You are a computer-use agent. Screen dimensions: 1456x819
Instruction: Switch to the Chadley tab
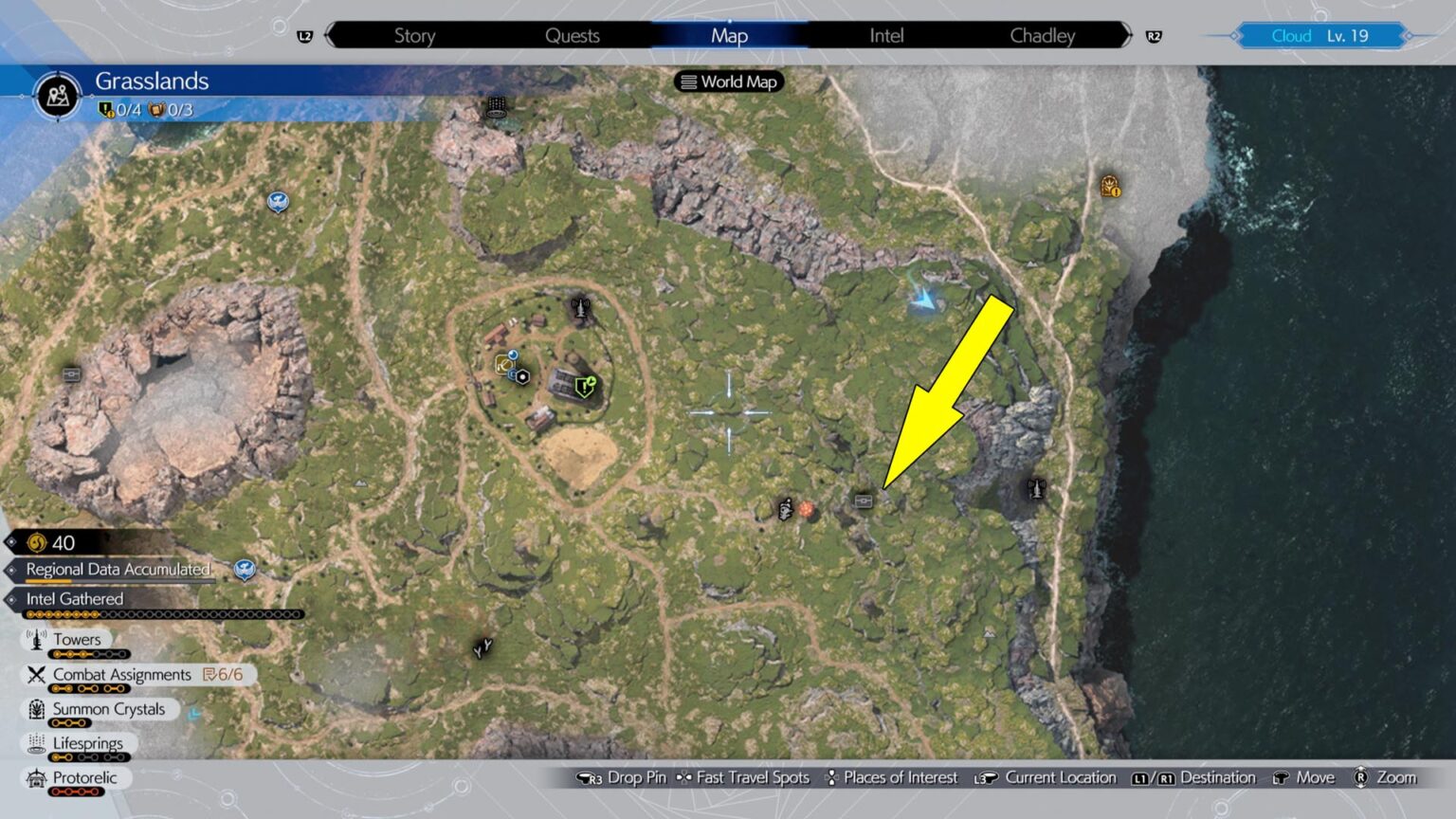coord(1043,35)
